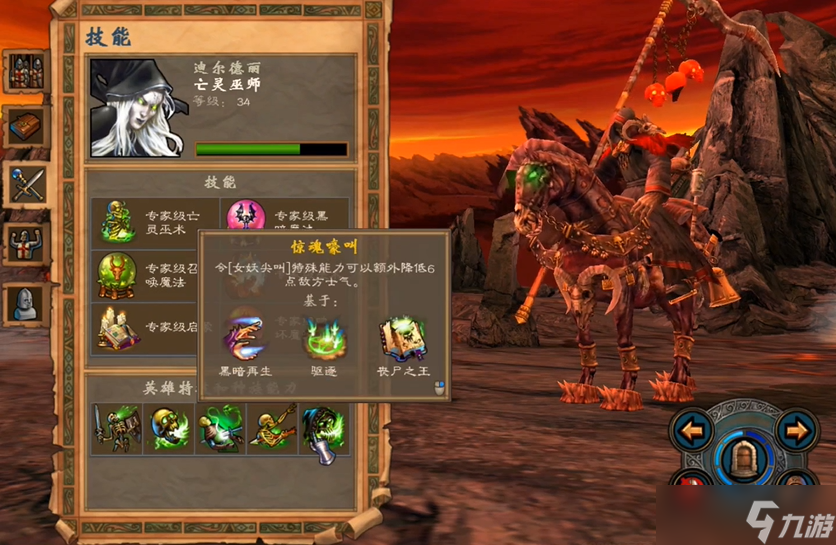Choose the green summoning magic orb skill
Viewport: 836px width, 545px height.
click(x=119, y=275)
